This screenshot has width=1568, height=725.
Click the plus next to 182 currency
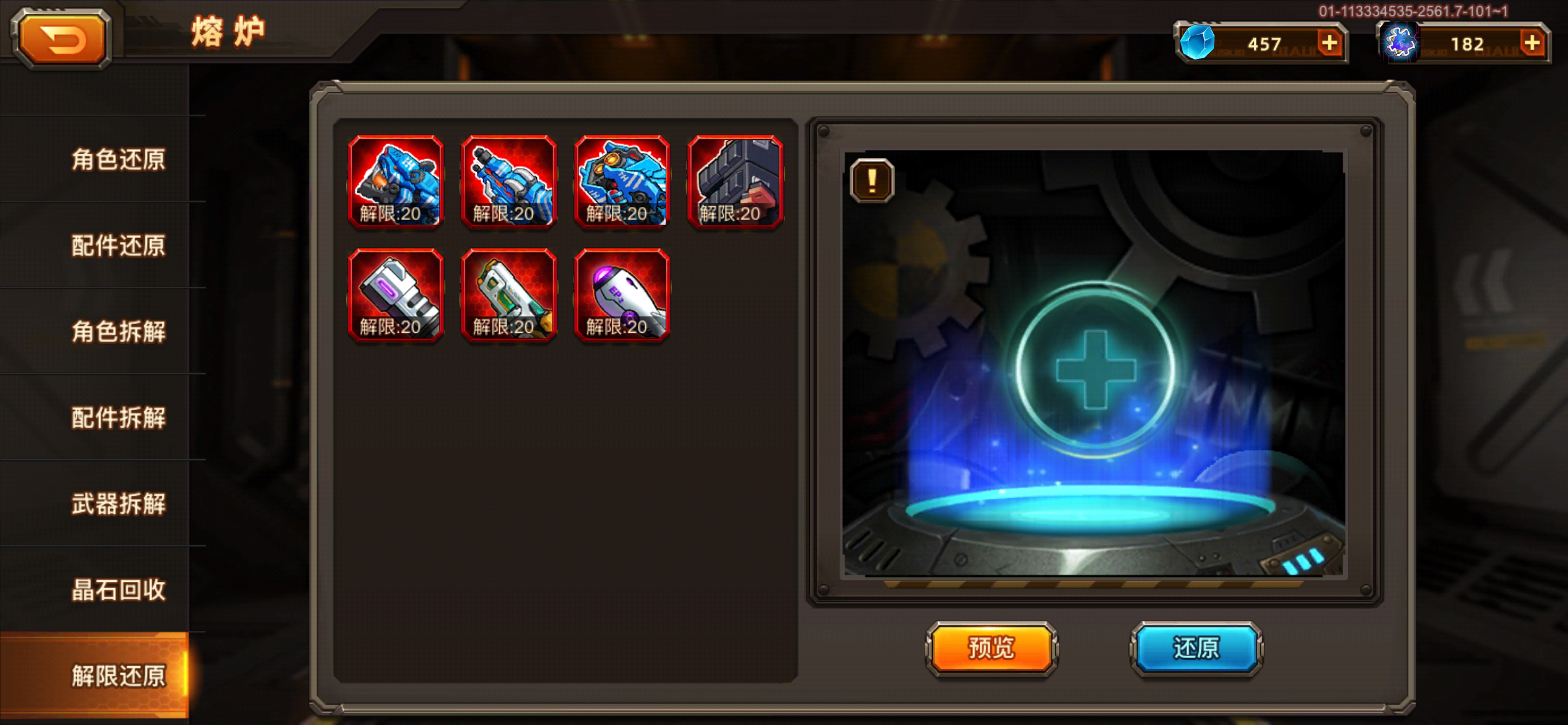point(1533,43)
